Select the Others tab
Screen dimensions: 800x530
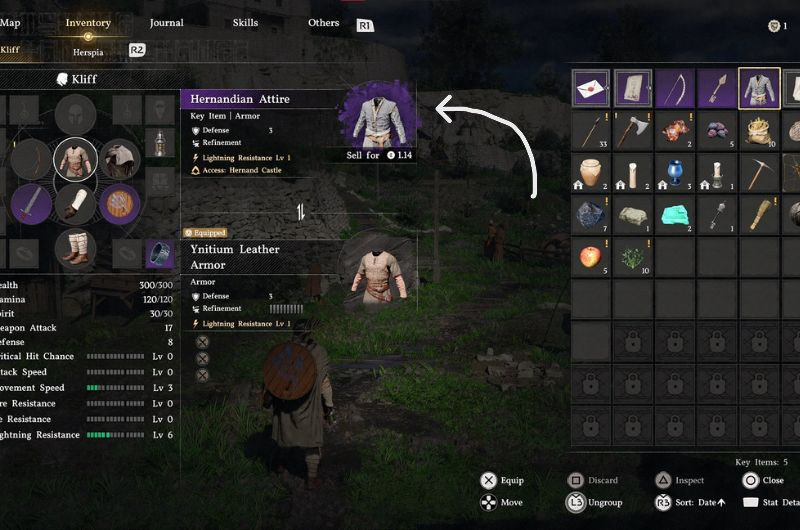click(323, 23)
